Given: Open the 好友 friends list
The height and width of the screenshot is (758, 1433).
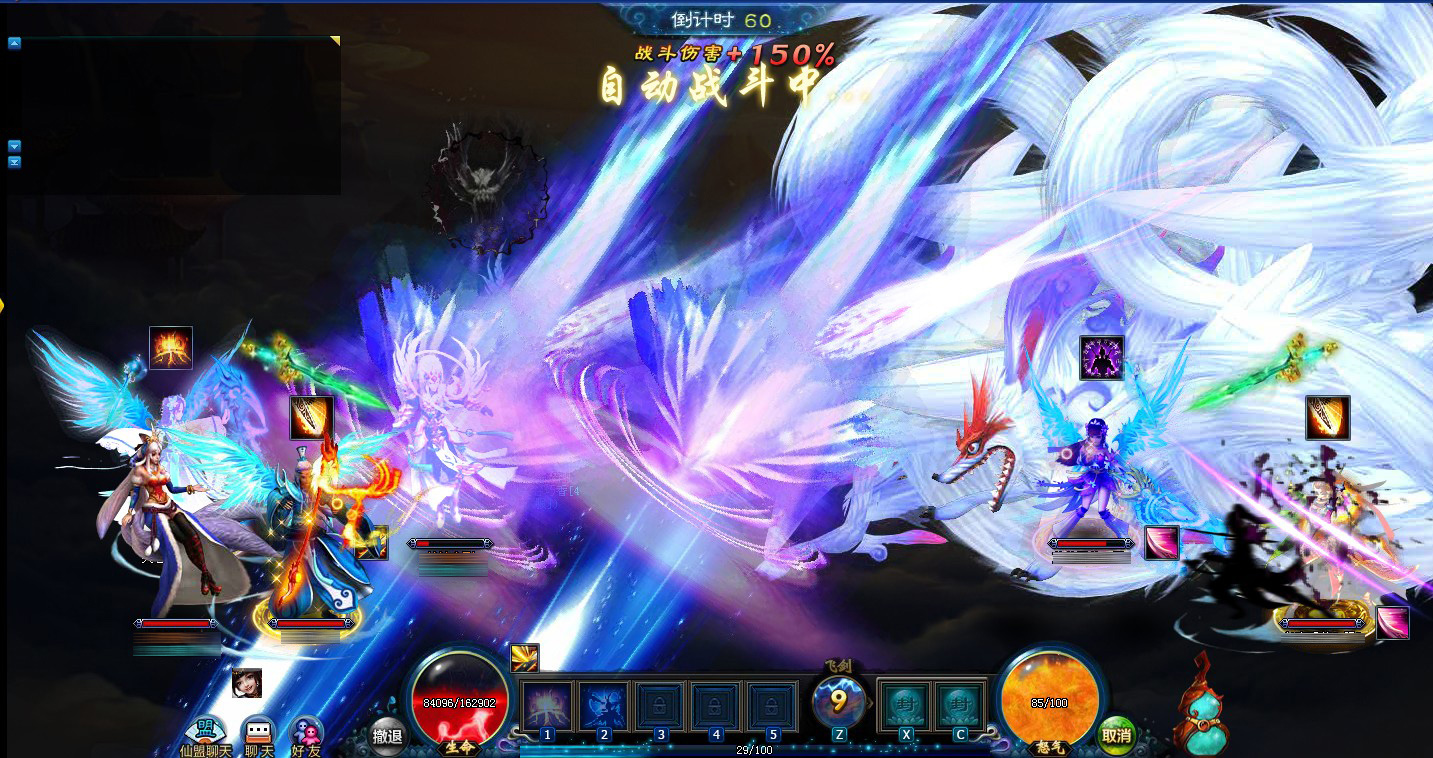Looking at the screenshot, I should [x=306, y=734].
